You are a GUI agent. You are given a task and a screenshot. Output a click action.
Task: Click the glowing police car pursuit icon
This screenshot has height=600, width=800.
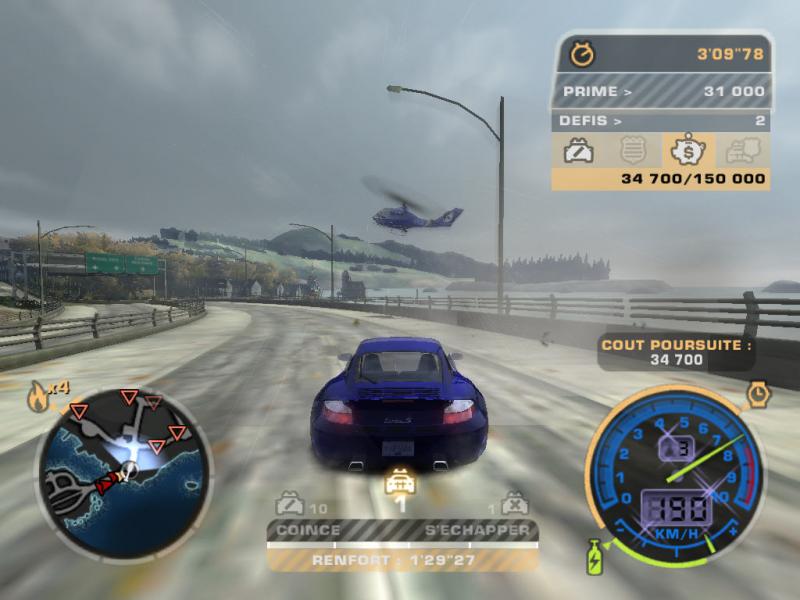coord(400,481)
